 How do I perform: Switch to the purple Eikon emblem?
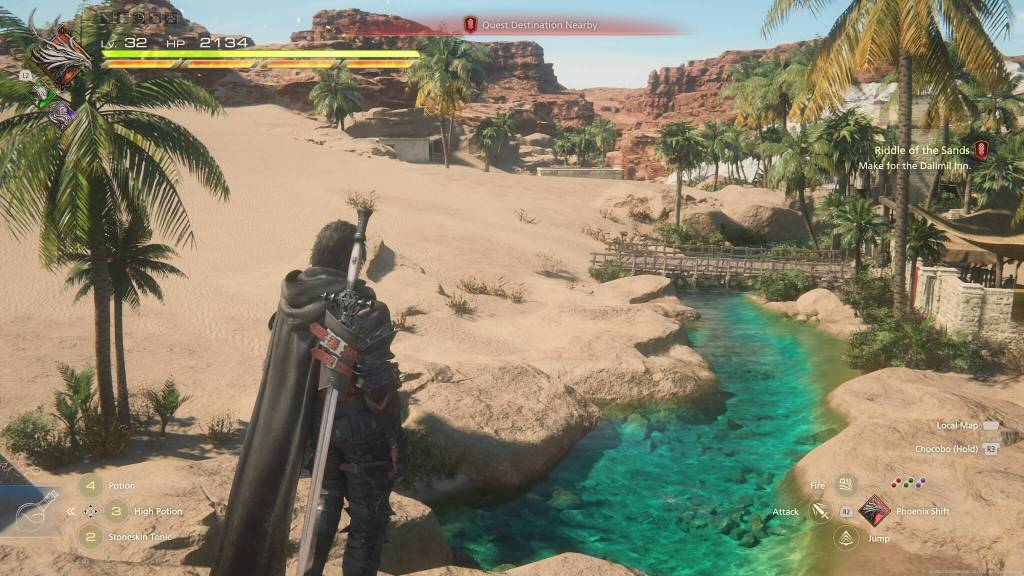pos(63,112)
